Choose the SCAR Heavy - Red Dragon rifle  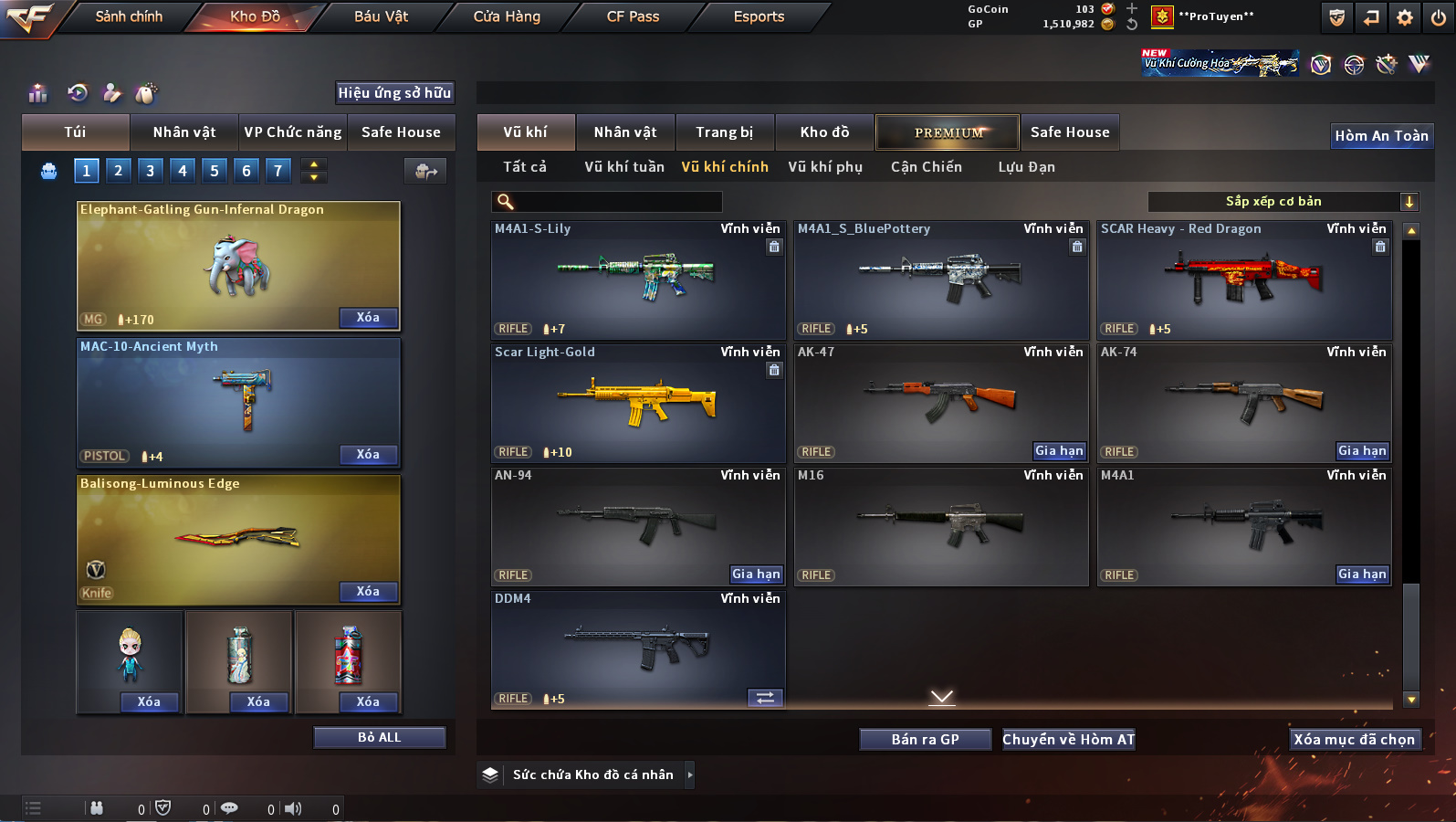pyautogui.click(x=1243, y=279)
